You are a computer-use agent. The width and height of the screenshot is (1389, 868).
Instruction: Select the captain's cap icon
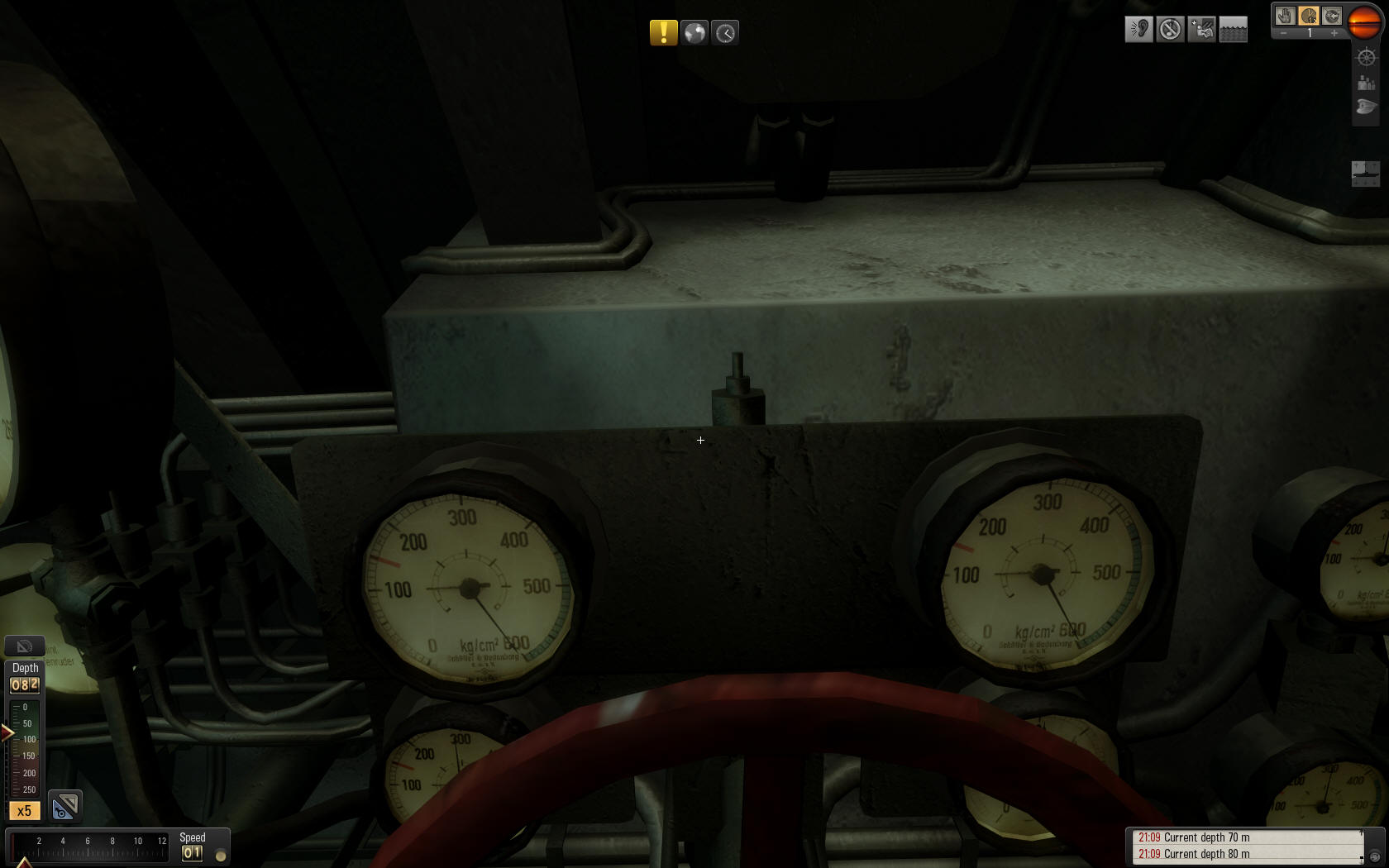pyautogui.click(x=1366, y=107)
